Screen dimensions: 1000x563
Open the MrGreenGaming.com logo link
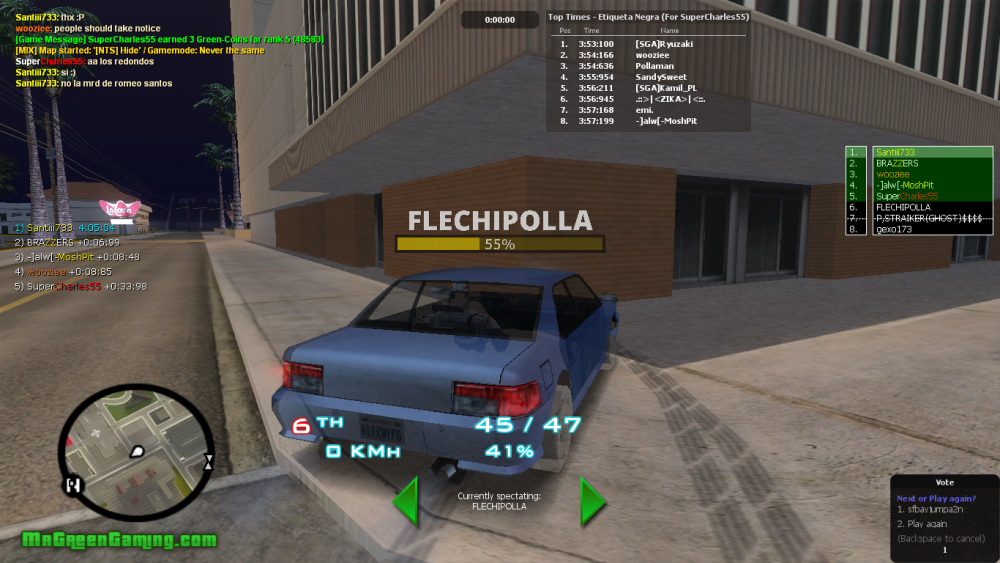coord(119,540)
